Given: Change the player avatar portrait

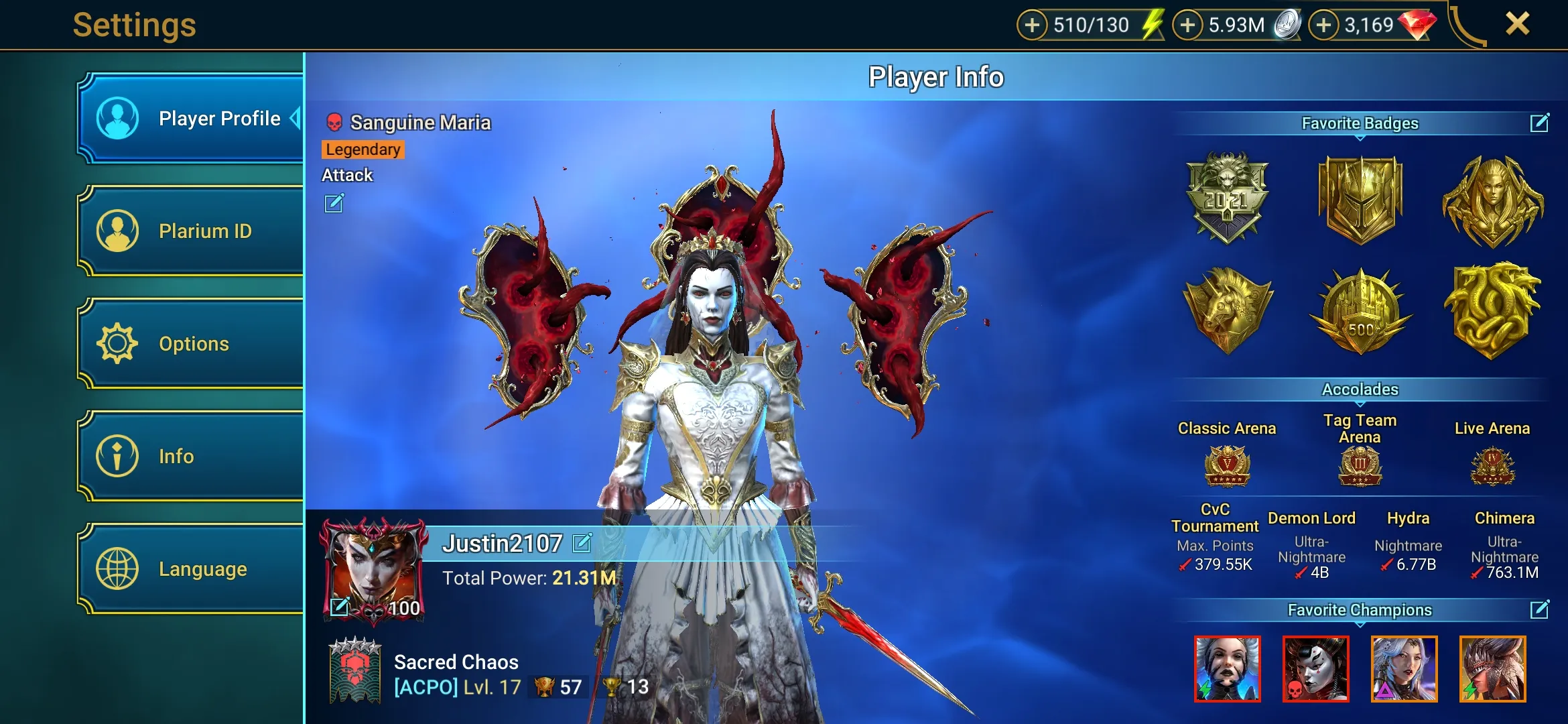Looking at the screenshot, I should tap(340, 606).
